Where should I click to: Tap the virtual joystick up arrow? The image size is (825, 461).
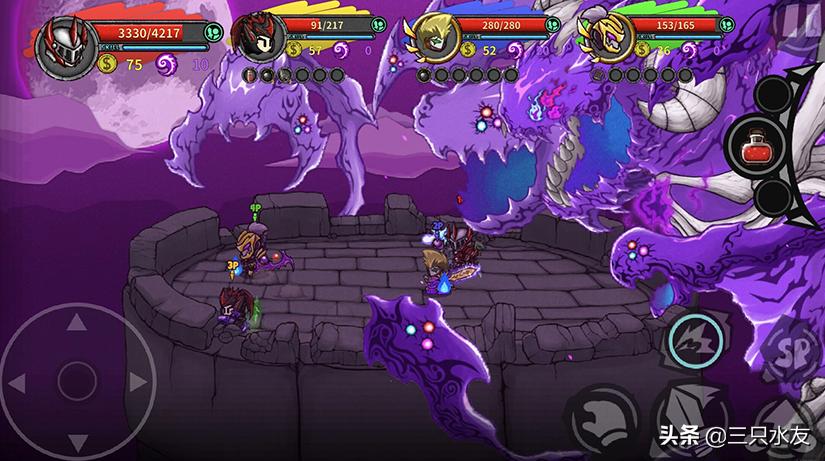tap(75, 324)
